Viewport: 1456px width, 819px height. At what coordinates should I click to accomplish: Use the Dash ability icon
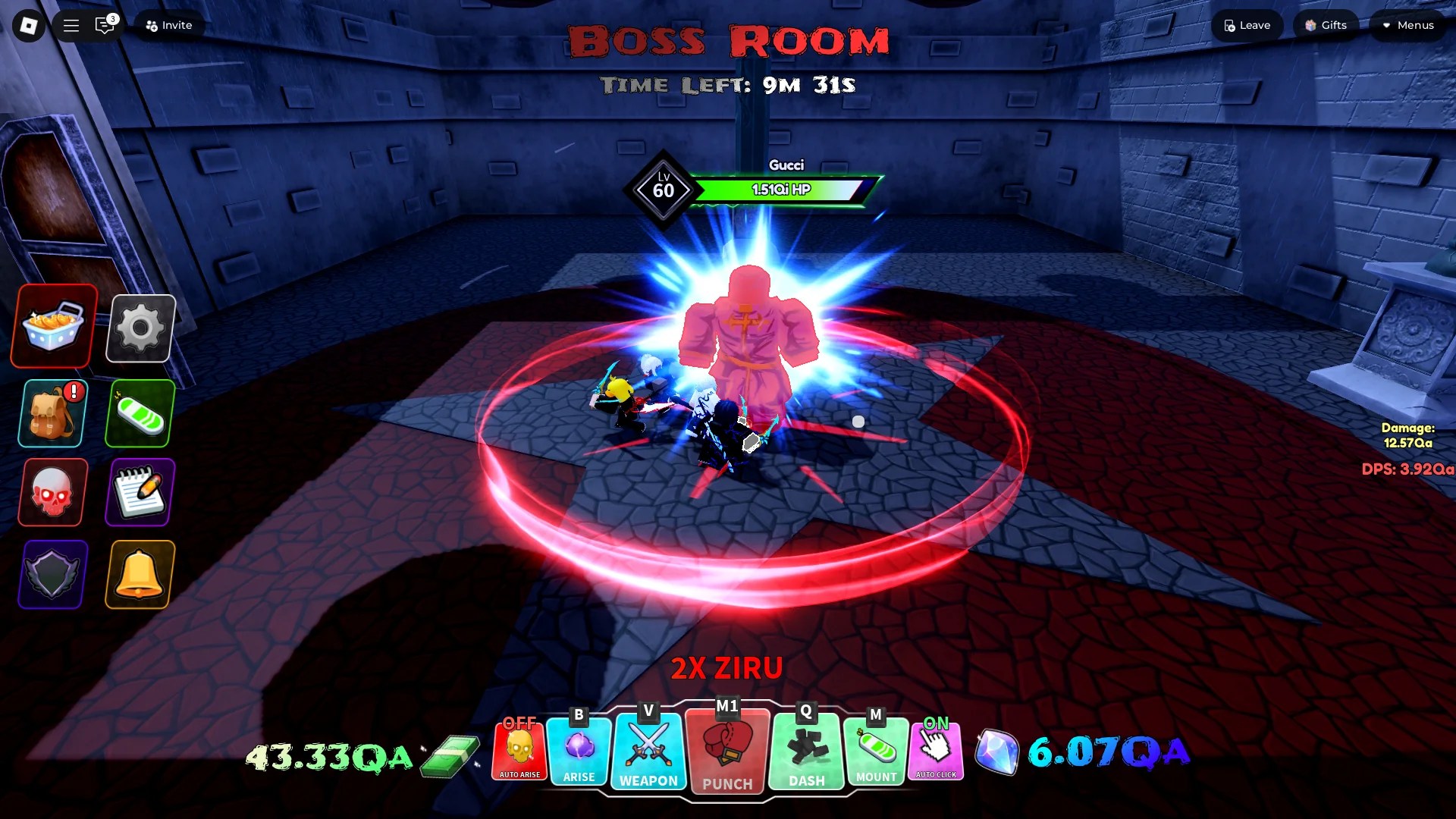(x=805, y=751)
